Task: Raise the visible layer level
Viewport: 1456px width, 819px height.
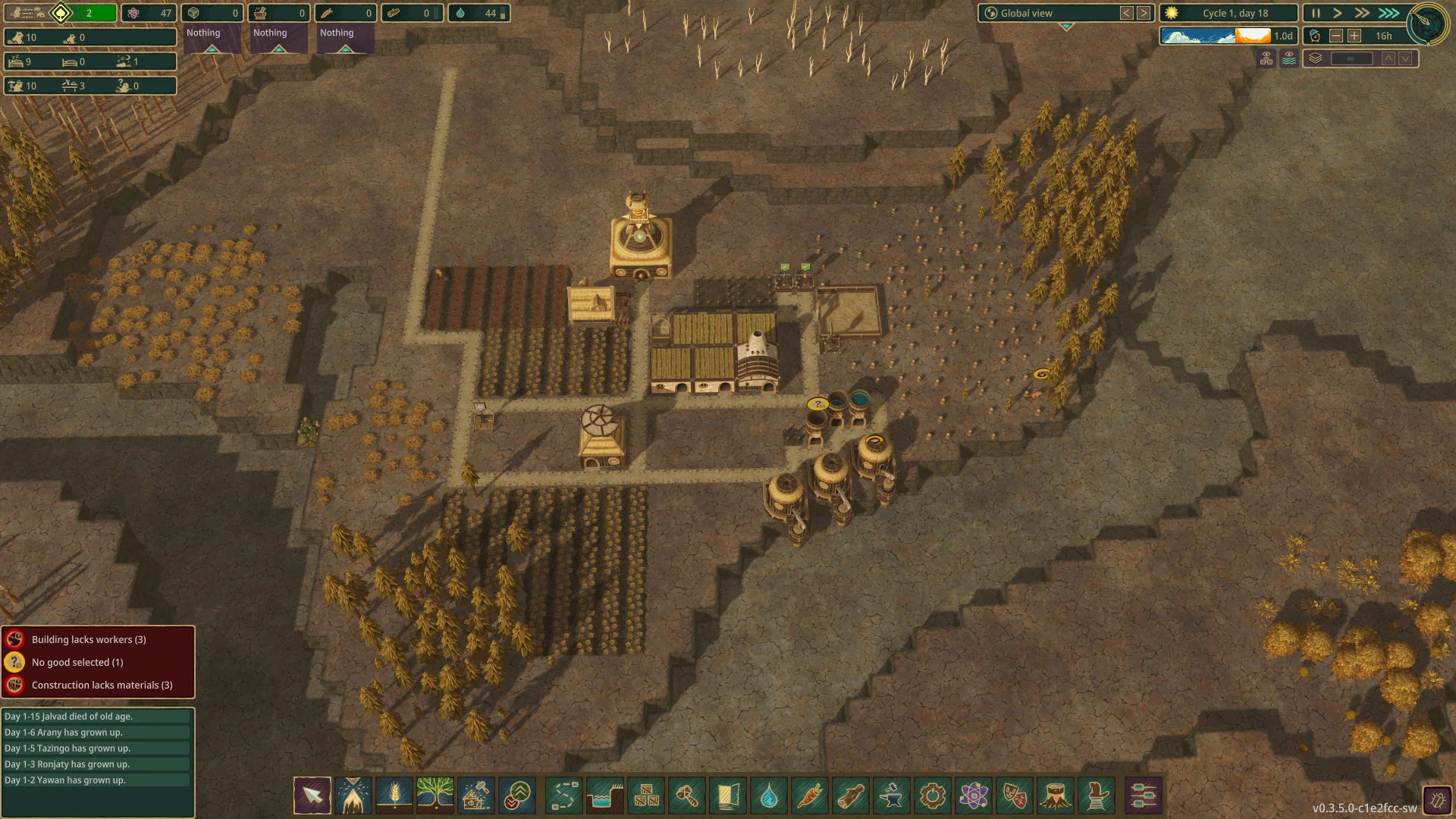Action: [x=1389, y=58]
